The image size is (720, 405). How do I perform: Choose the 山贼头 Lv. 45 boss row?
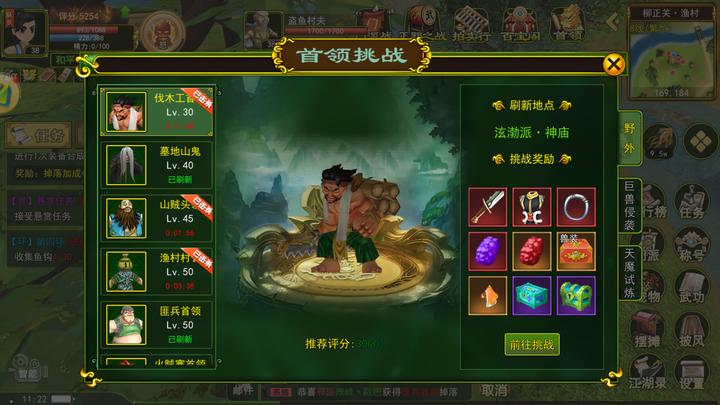157,216
